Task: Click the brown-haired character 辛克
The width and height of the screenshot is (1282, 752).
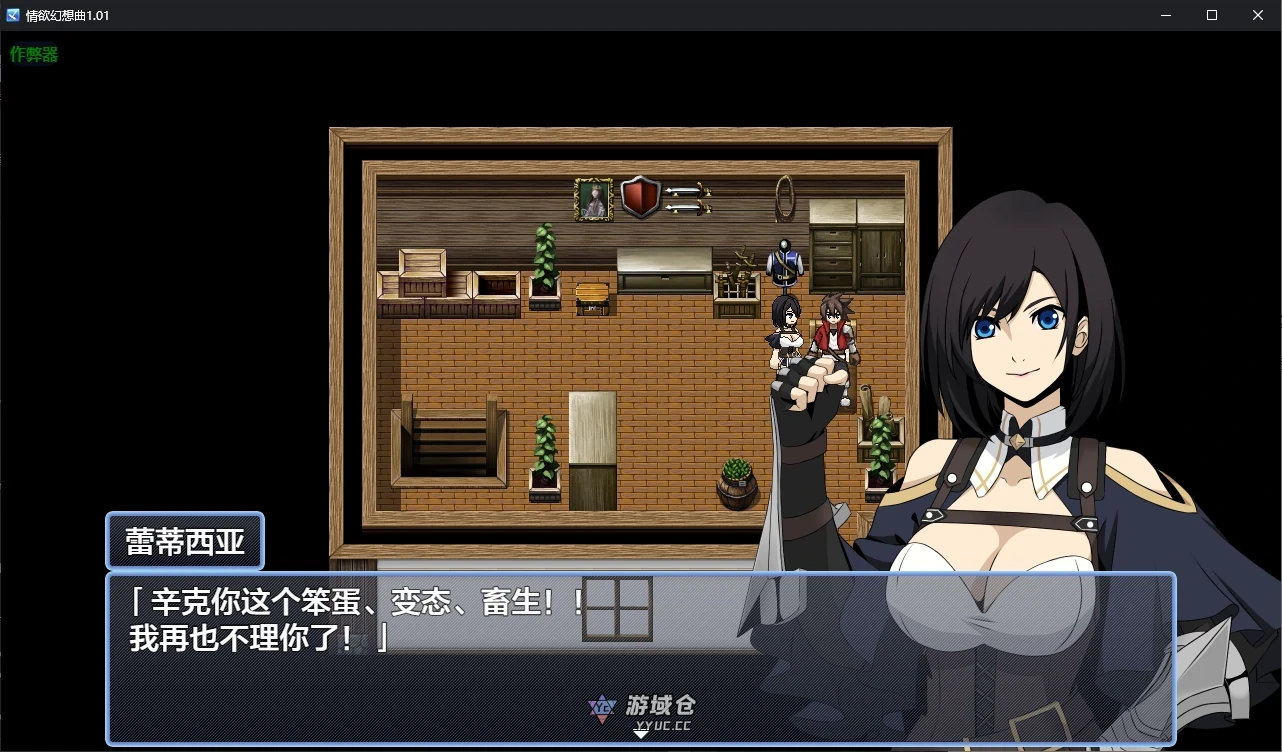Action: [831, 330]
